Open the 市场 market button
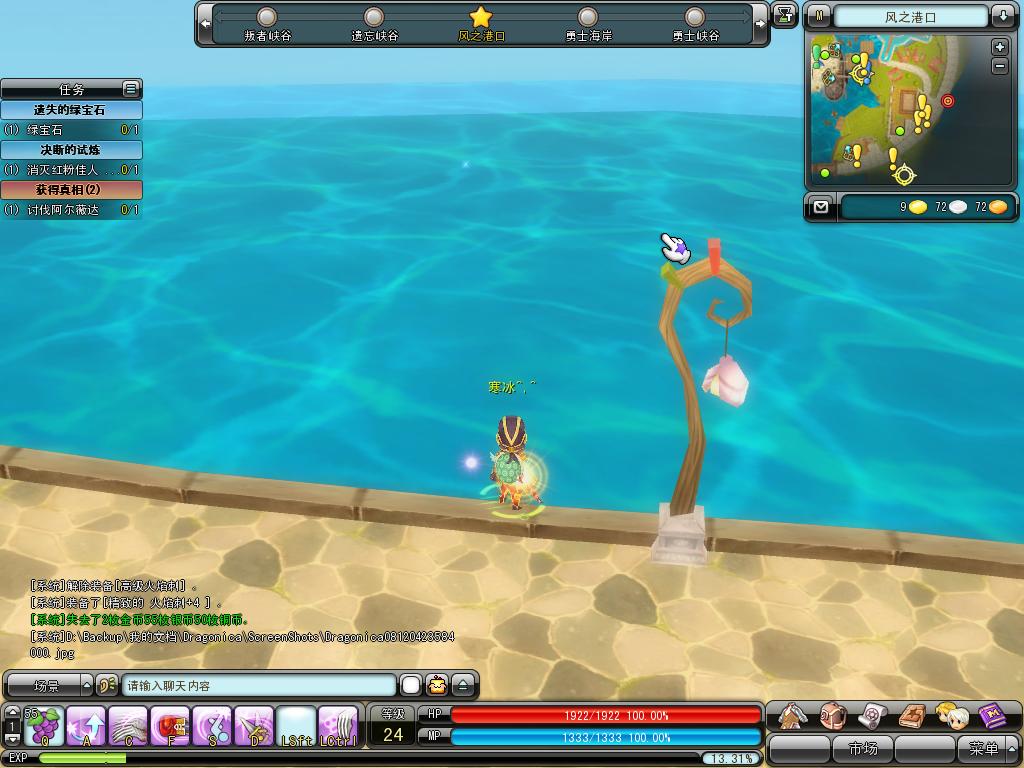The width and height of the screenshot is (1024, 768). [x=862, y=748]
